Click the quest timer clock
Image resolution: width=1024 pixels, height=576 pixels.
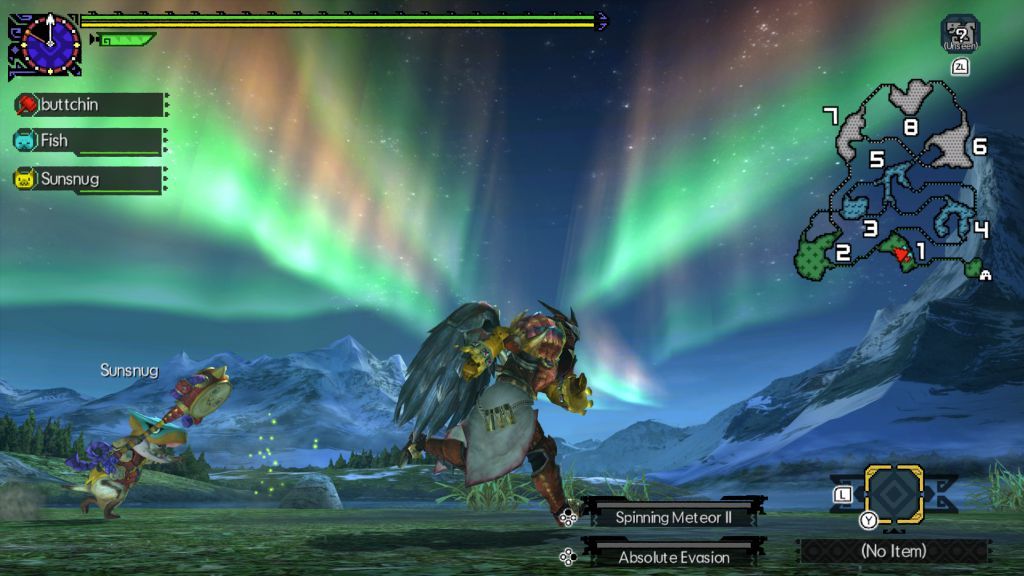pyautogui.click(x=48, y=45)
